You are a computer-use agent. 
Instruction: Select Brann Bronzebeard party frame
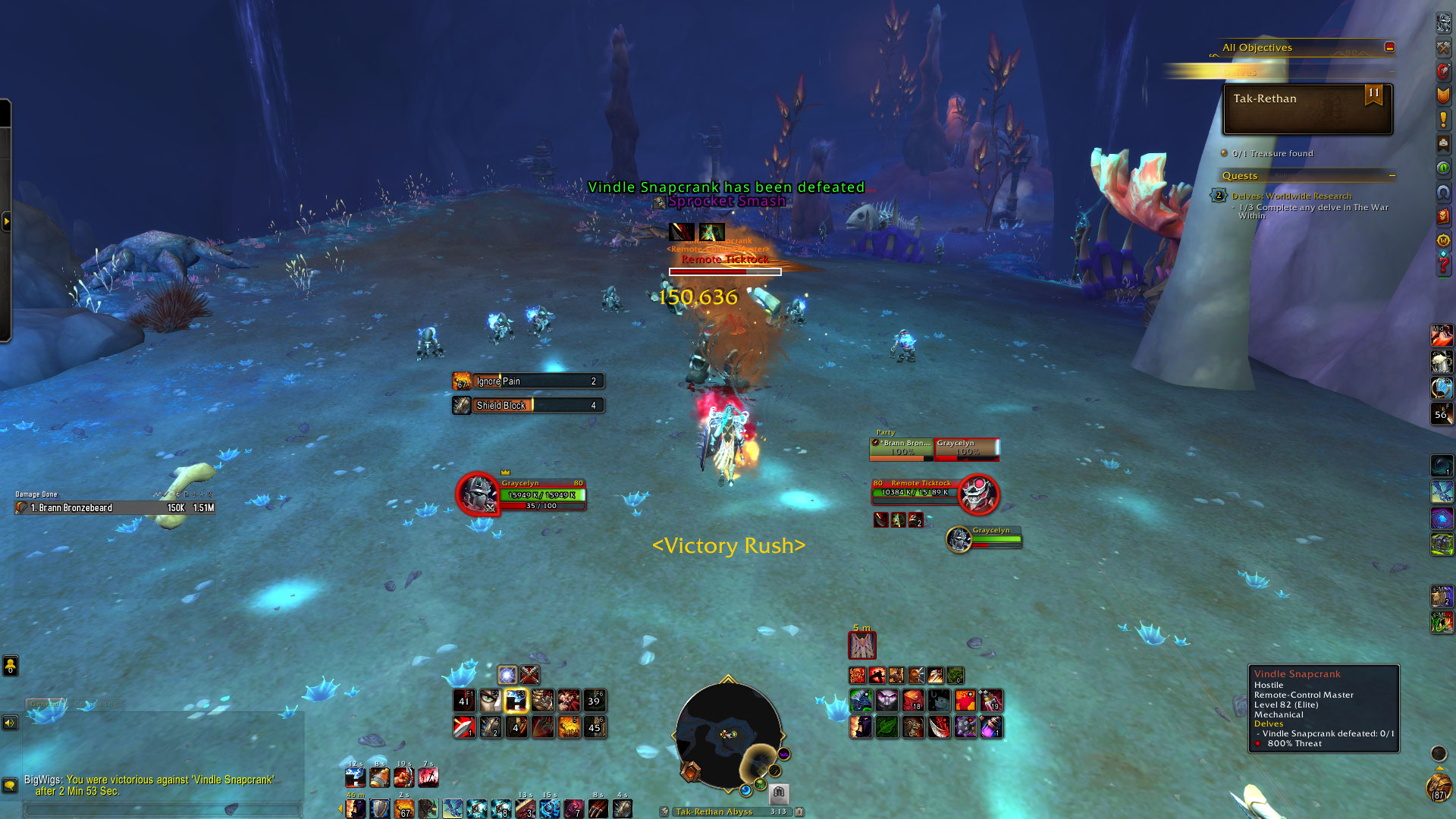(x=902, y=448)
